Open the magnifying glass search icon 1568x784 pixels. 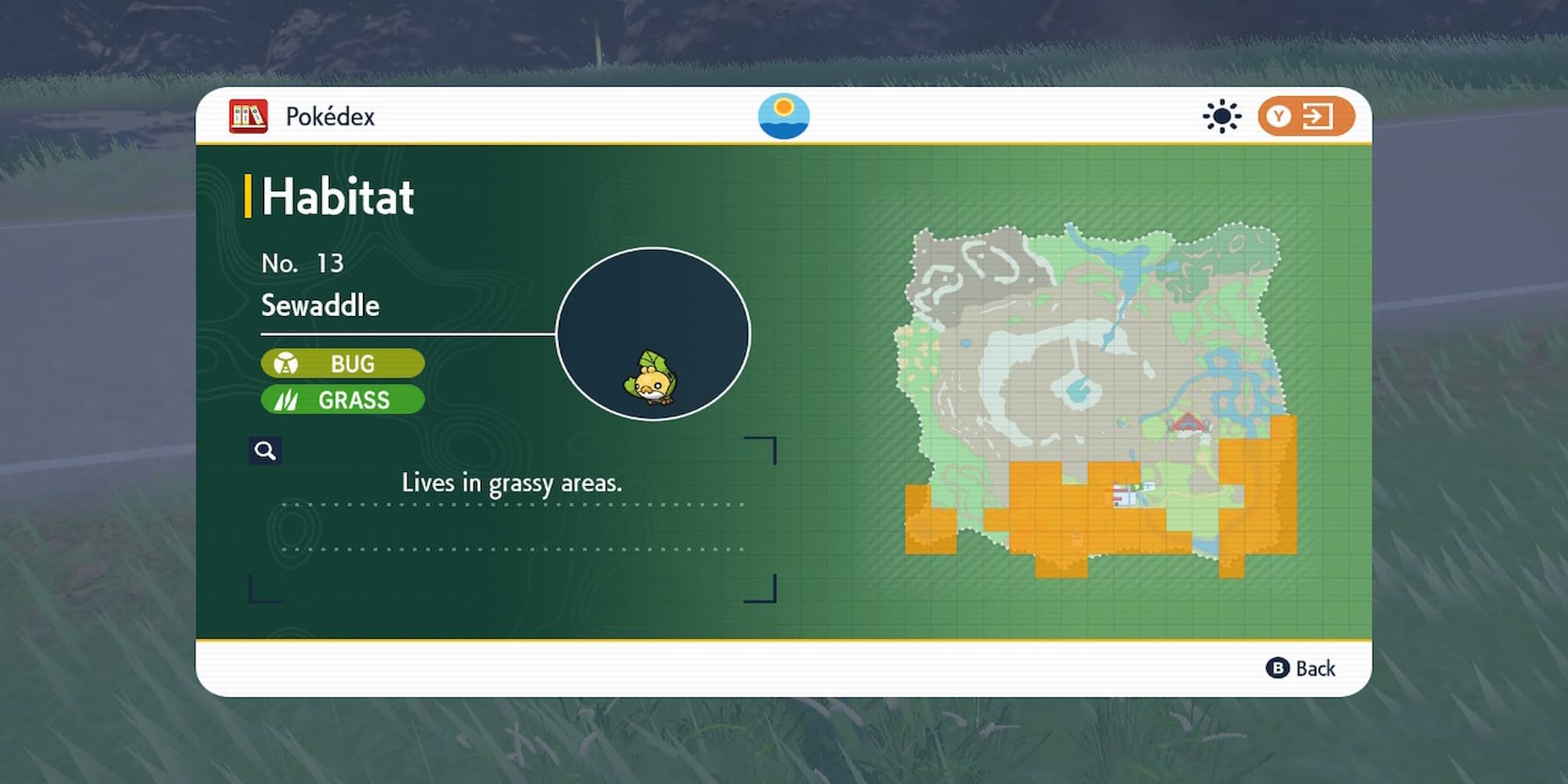[x=265, y=450]
